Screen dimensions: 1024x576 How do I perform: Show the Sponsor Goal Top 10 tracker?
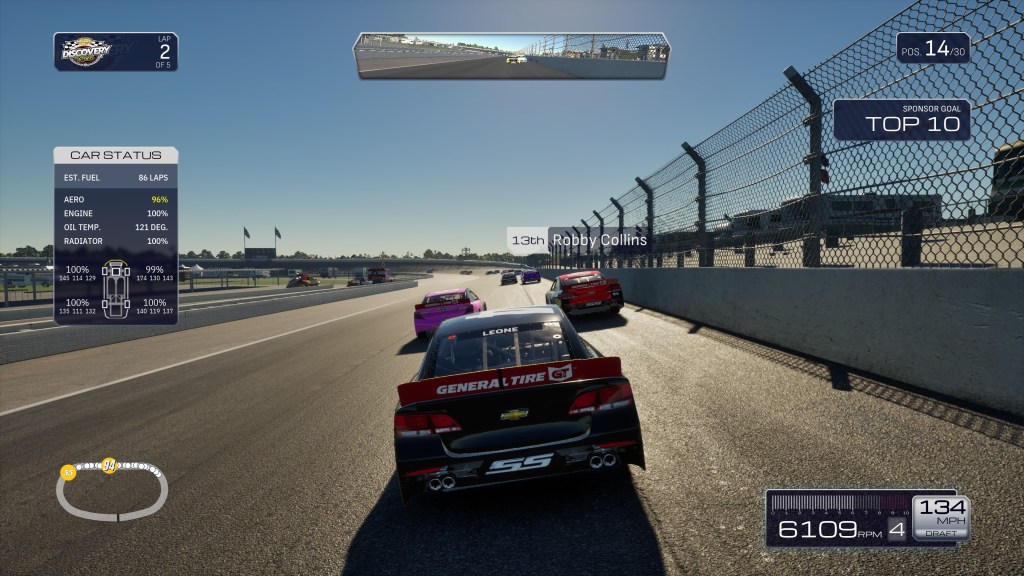point(902,119)
